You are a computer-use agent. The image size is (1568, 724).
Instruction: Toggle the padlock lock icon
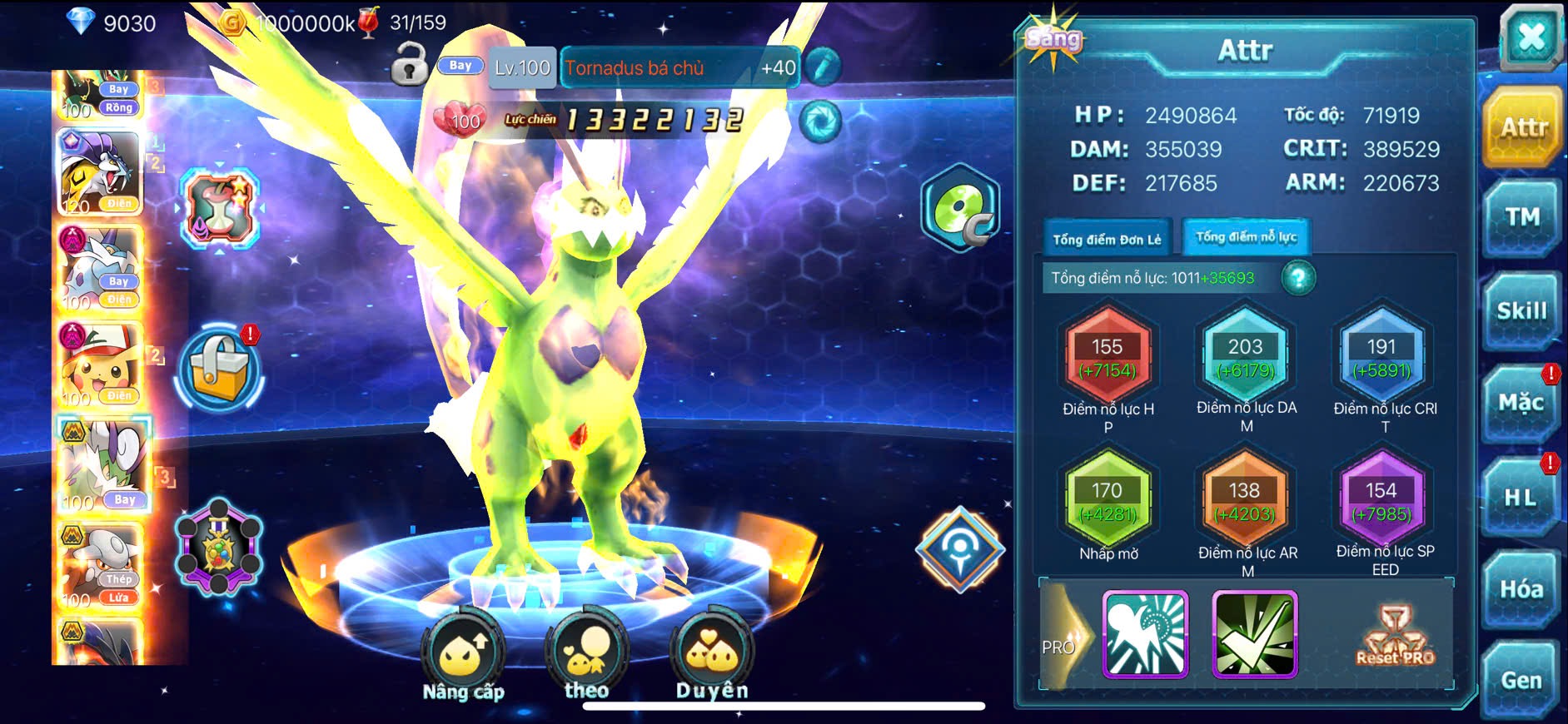pyautogui.click(x=410, y=65)
